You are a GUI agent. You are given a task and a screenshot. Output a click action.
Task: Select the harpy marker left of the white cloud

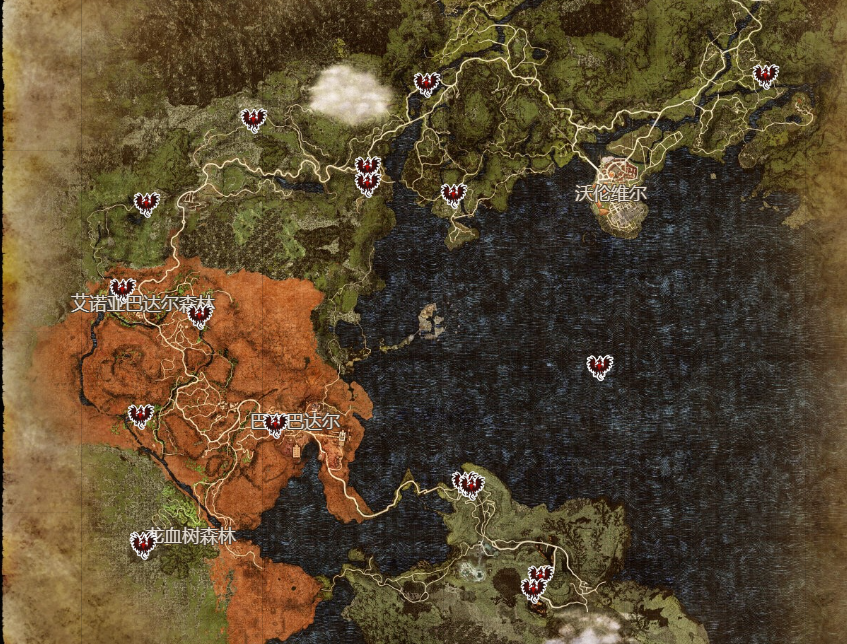coord(254,120)
